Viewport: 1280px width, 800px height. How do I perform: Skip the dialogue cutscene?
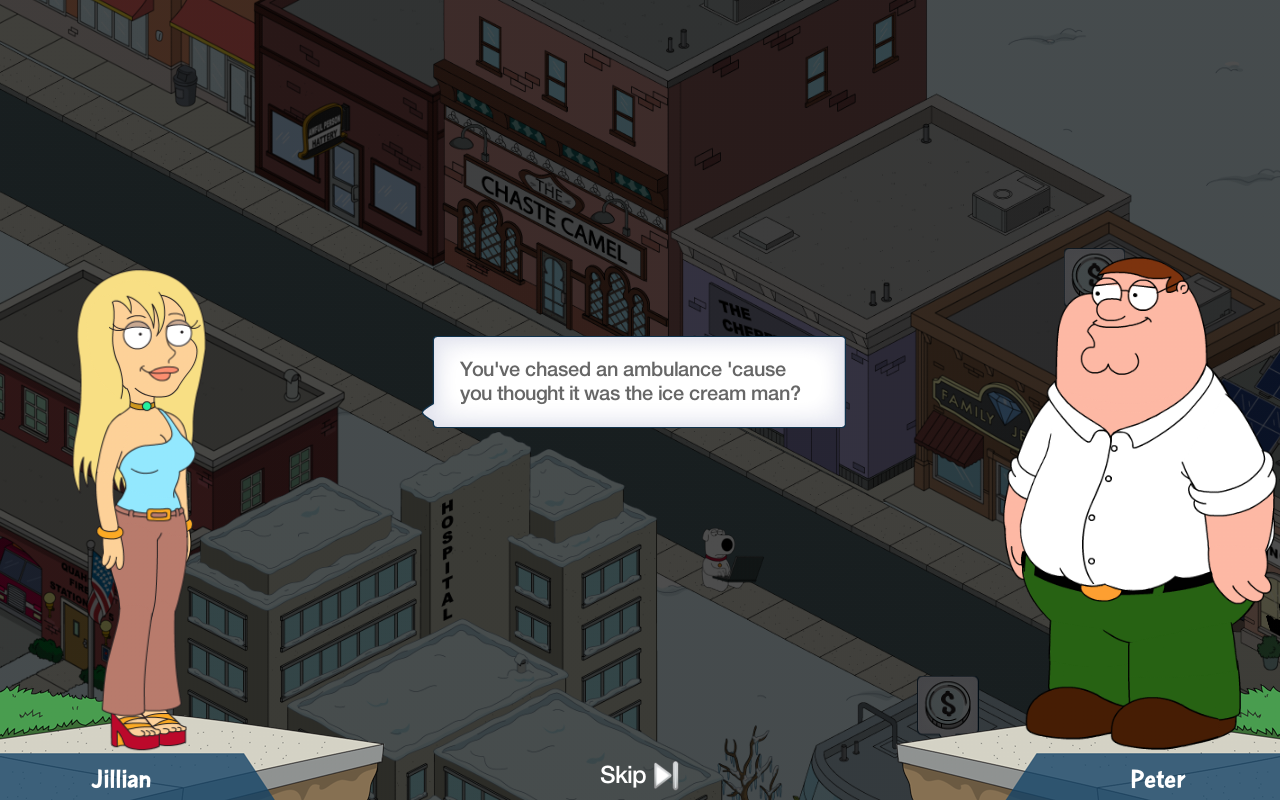(640, 775)
